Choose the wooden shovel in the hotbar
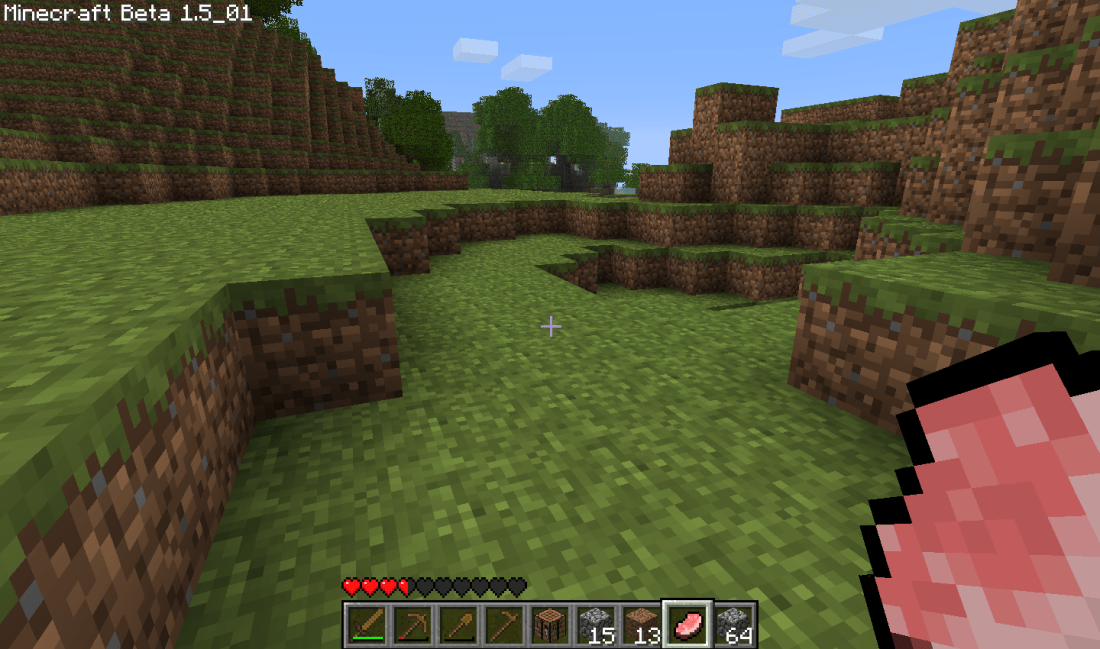The image size is (1100, 649). click(x=458, y=625)
